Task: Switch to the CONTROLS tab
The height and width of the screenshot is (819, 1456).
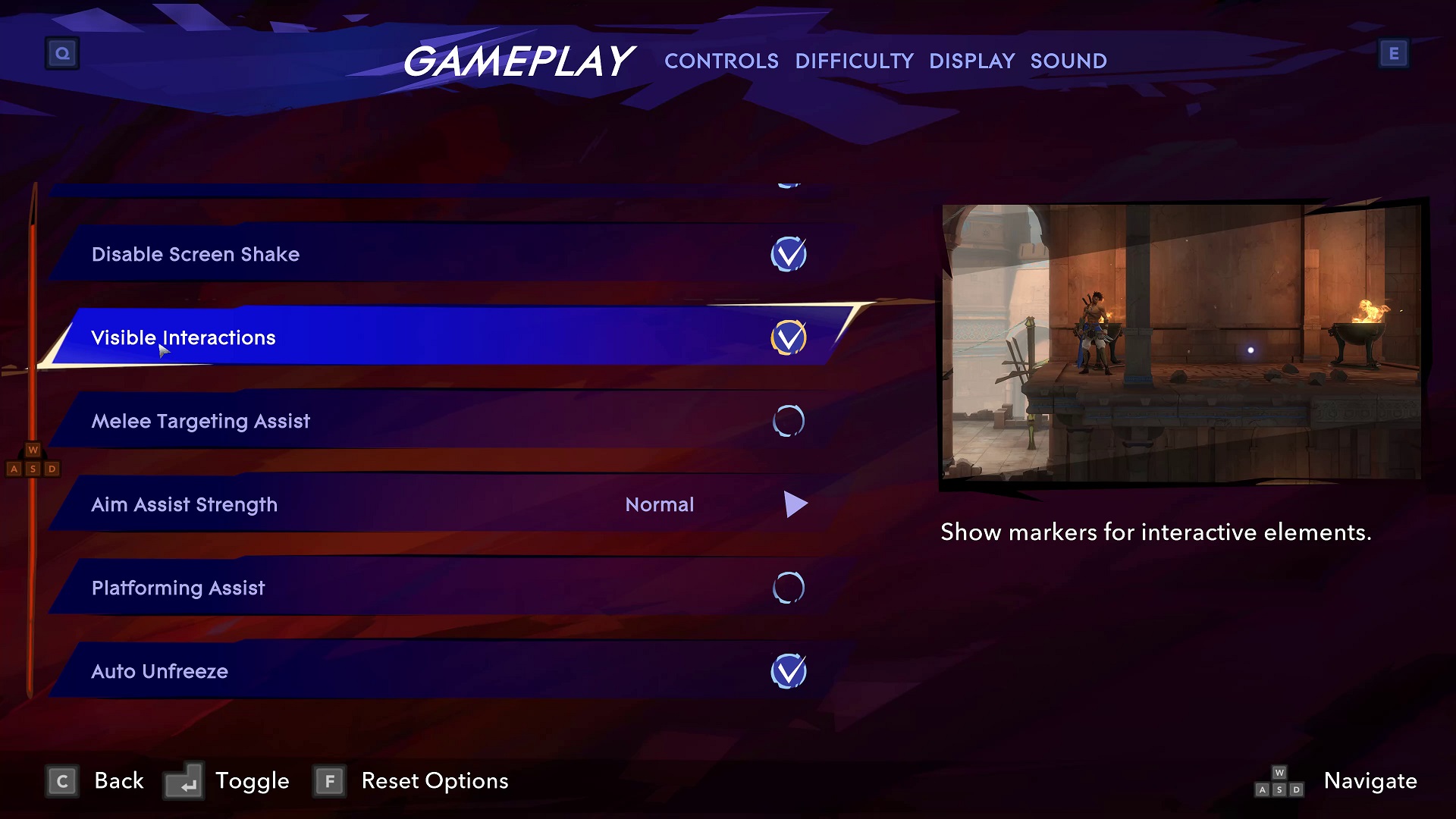Action: click(x=722, y=61)
